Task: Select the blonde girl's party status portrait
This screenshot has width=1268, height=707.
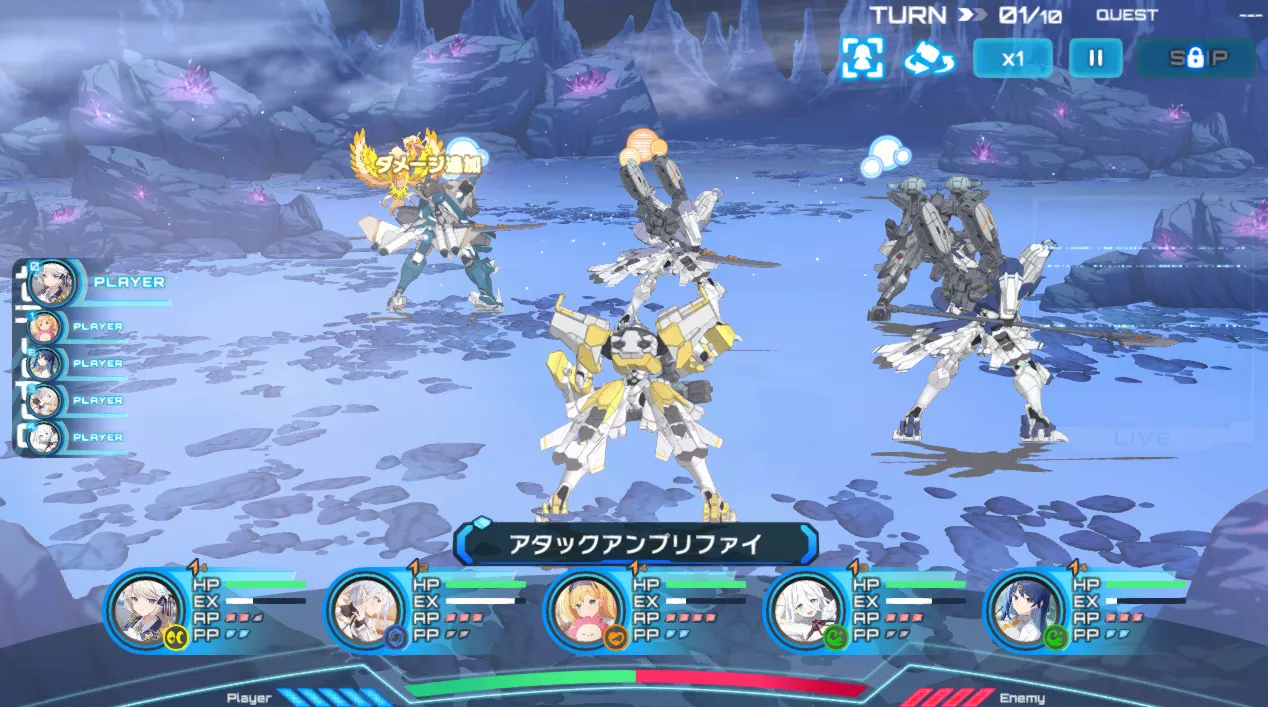Action: click(584, 609)
